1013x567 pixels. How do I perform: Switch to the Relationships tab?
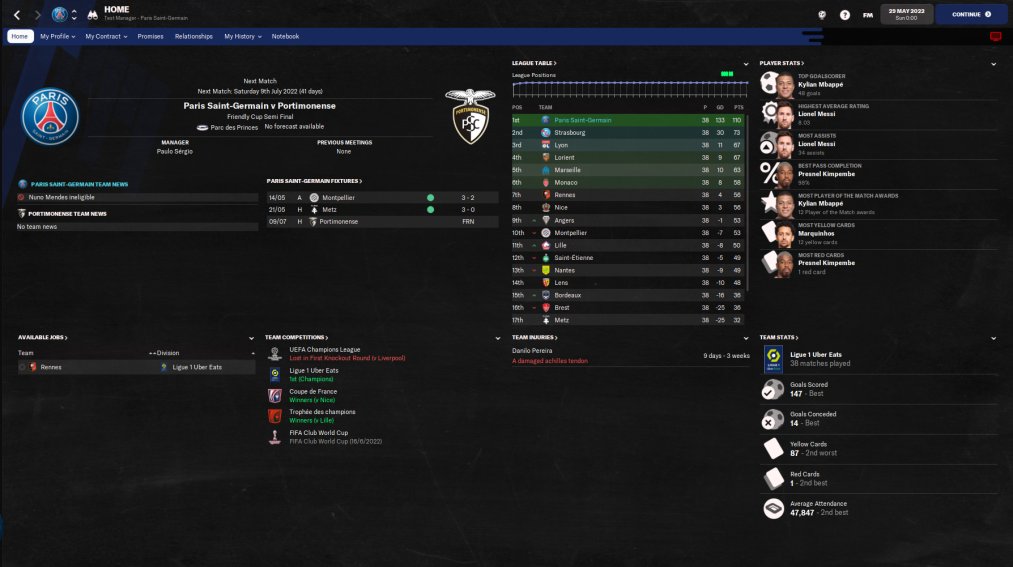click(194, 36)
